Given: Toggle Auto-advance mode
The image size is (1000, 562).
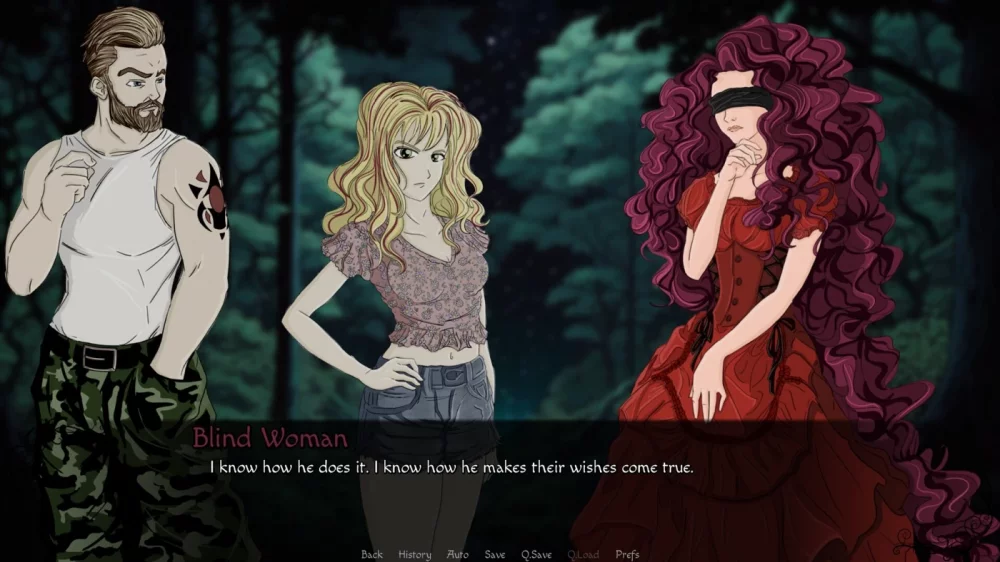Looking at the screenshot, I should [x=458, y=555].
